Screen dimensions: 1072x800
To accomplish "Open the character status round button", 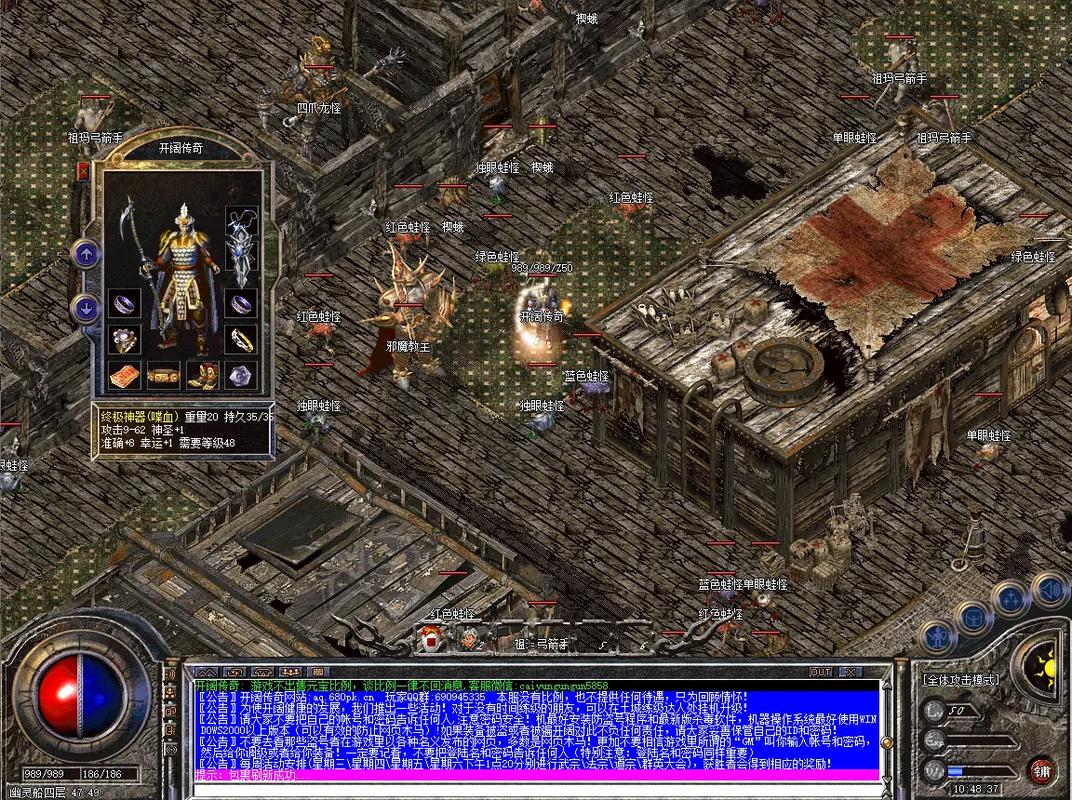I will click(x=937, y=634).
